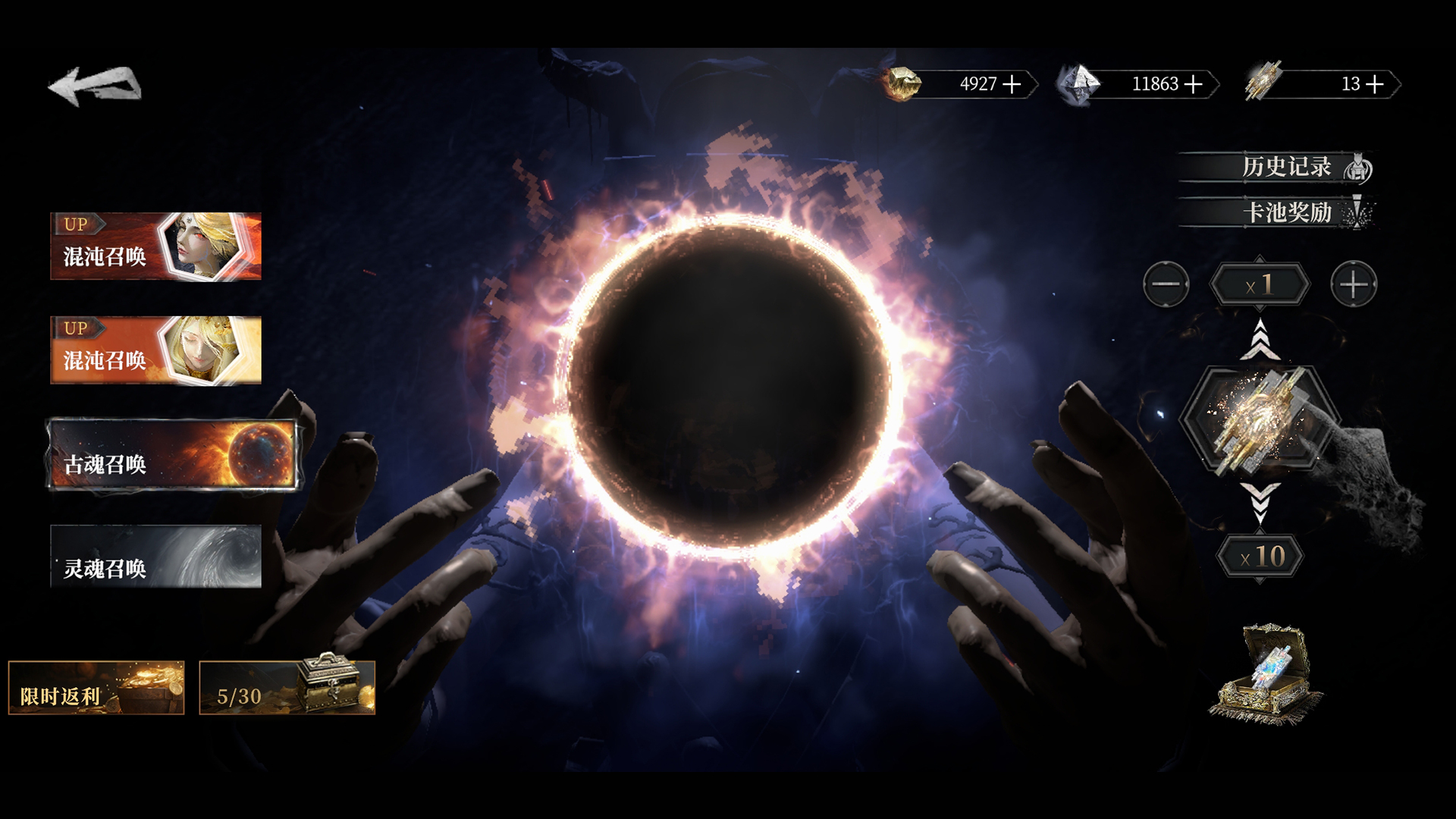Open the golden chest with crystal card
This screenshot has height=819, width=1456.
point(1264,673)
